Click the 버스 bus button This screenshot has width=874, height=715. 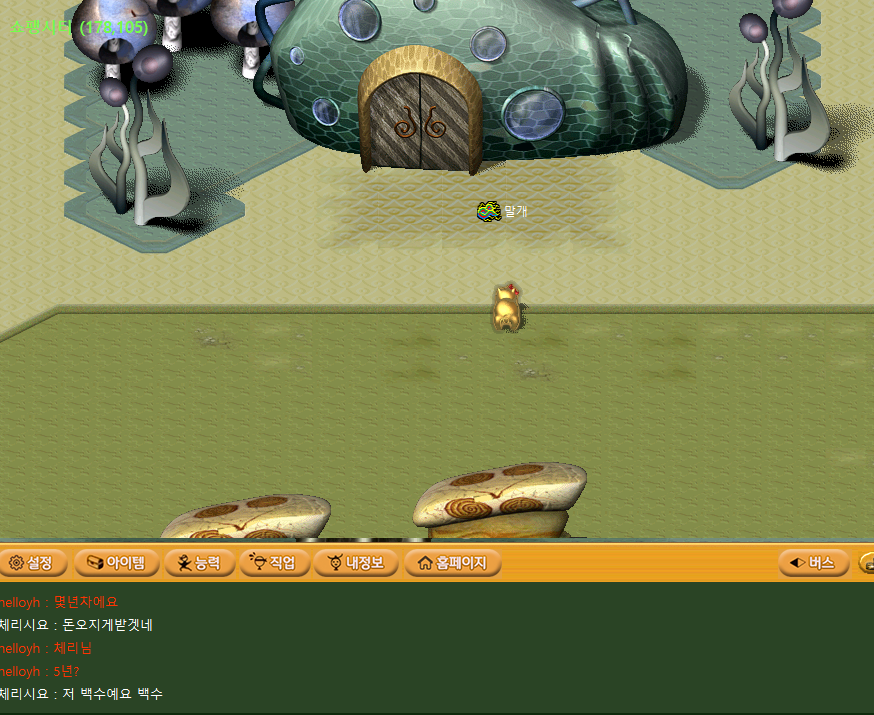click(813, 563)
